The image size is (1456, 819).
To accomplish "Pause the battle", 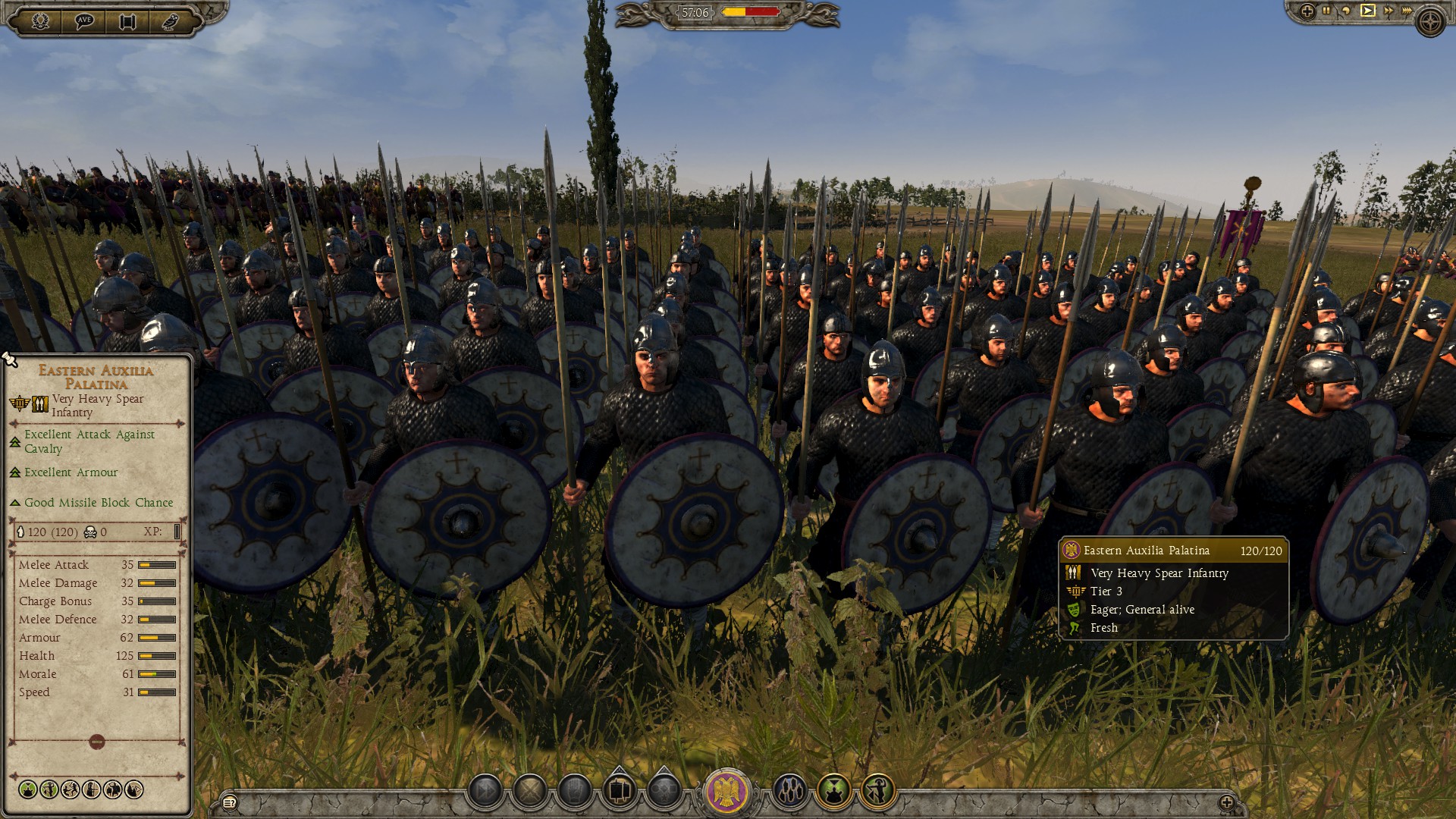I will tap(1327, 11).
